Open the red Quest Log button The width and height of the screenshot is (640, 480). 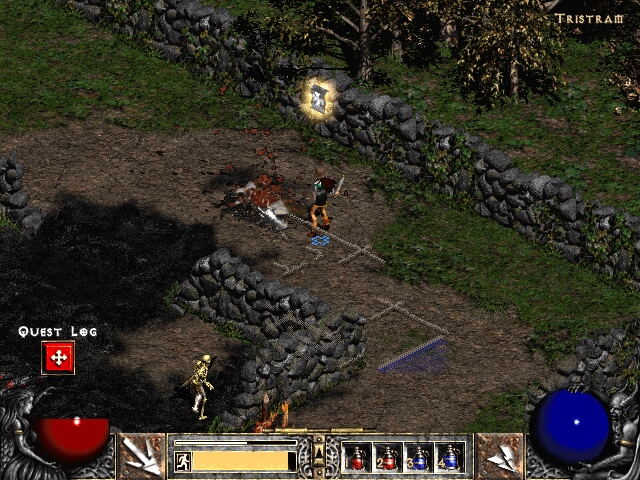(57, 357)
